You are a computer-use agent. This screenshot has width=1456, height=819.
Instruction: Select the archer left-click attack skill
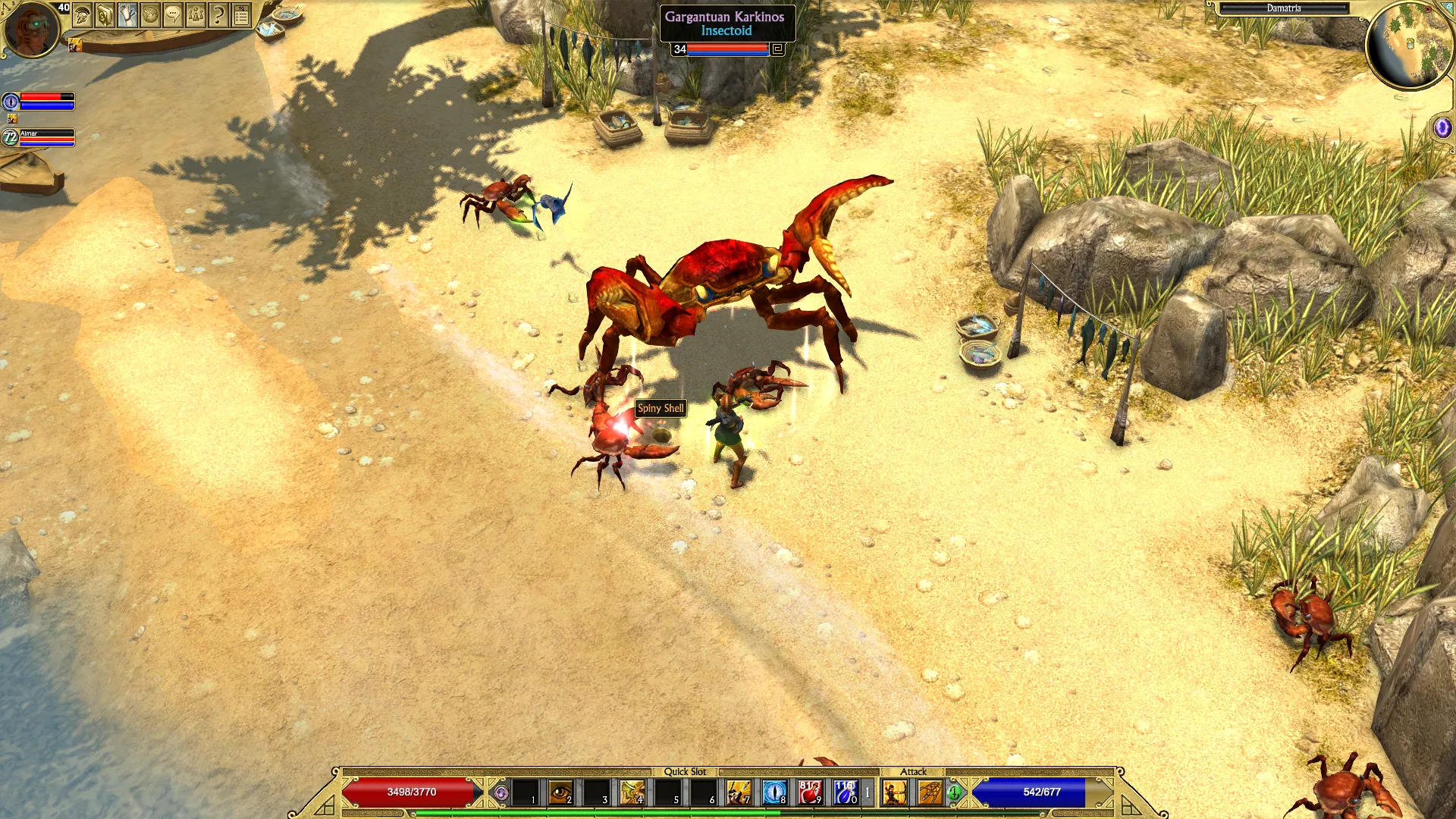click(895, 792)
